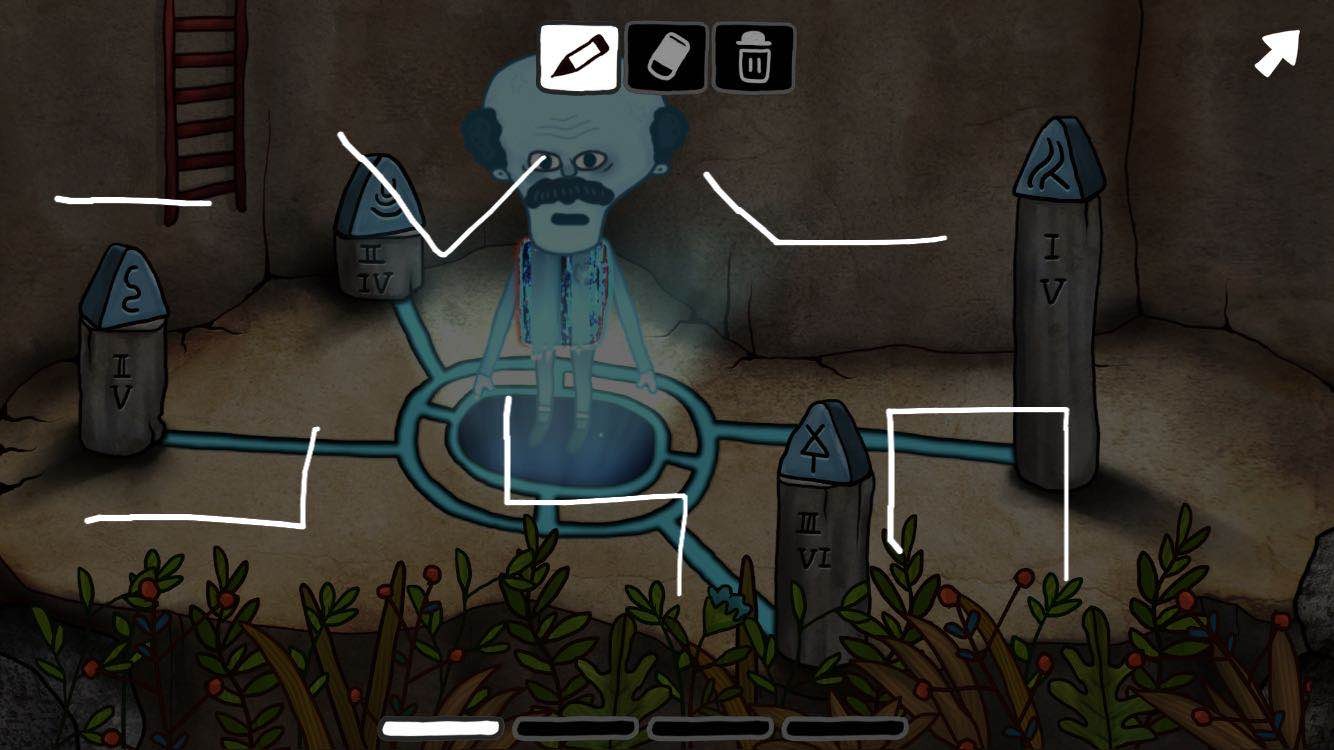Select the pencil drawing tool

pos(579,58)
